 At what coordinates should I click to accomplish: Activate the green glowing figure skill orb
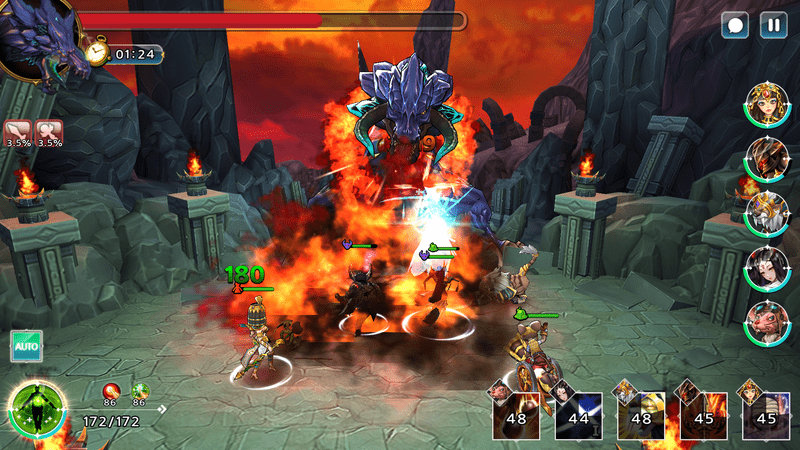point(37,409)
